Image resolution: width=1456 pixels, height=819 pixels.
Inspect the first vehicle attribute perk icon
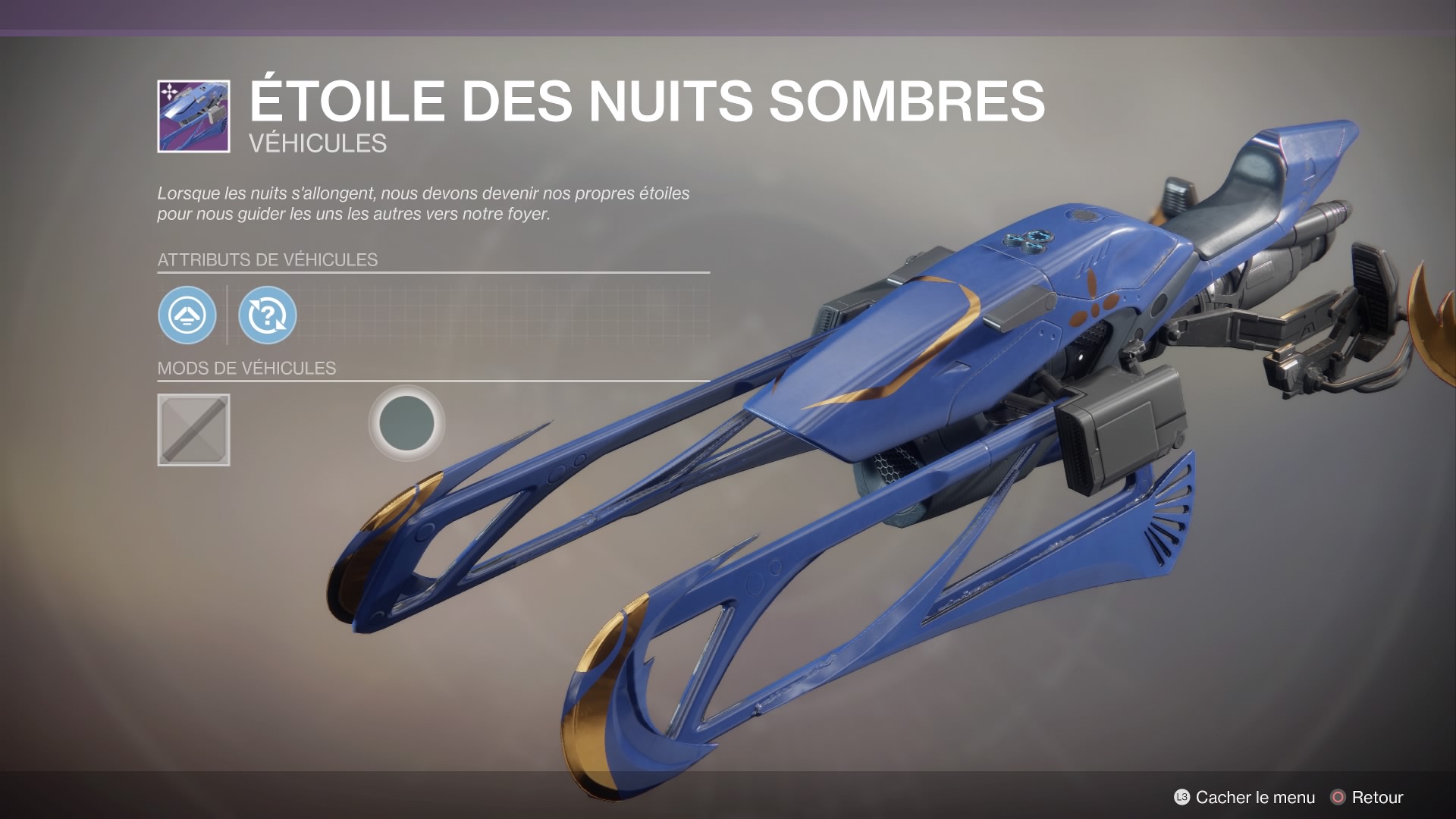coord(187,315)
